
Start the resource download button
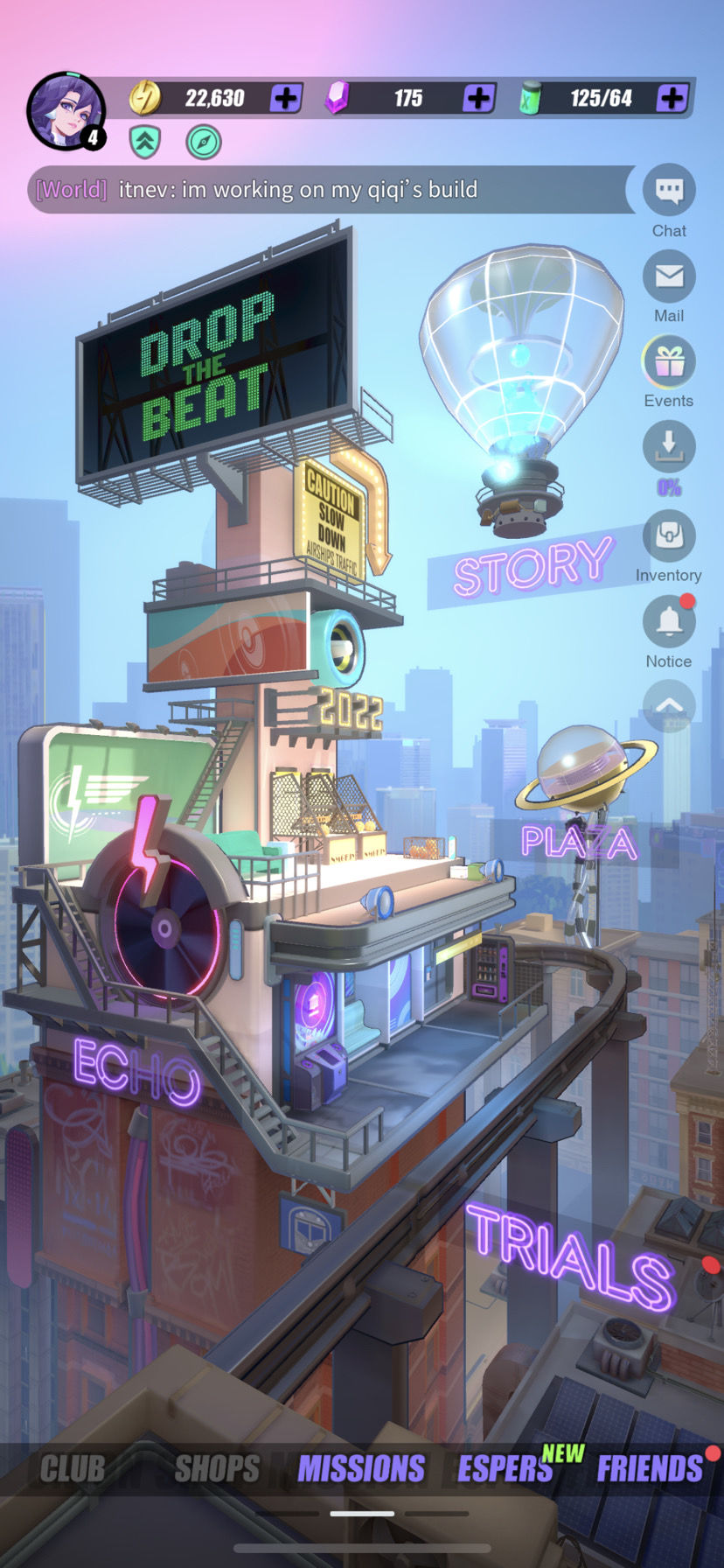(669, 446)
